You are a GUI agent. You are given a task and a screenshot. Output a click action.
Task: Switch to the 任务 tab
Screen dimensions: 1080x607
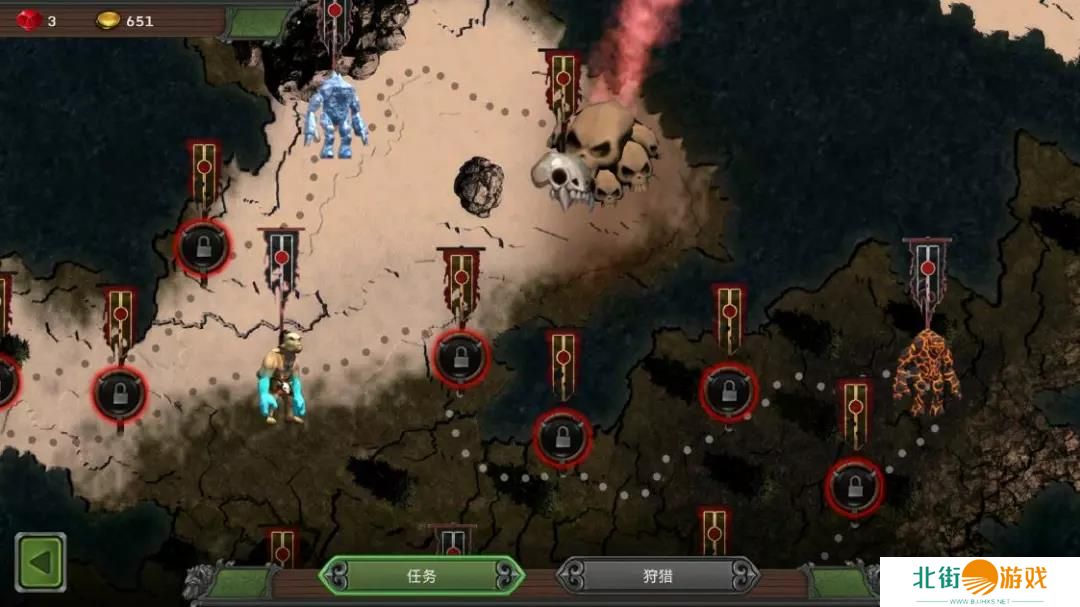click(x=421, y=576)
